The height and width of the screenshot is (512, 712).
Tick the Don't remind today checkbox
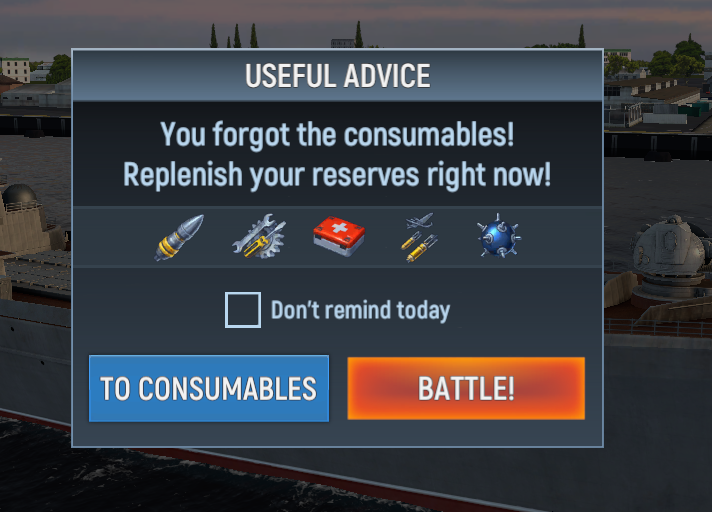tap(243, 310)
